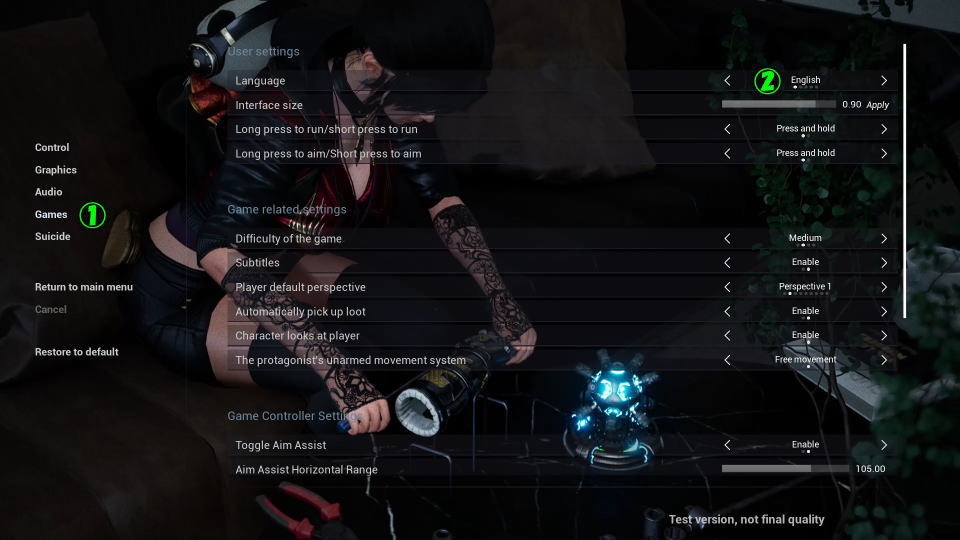Change unarmed movement system with right arrow
960x540 pixels.
tap(884, 360)
